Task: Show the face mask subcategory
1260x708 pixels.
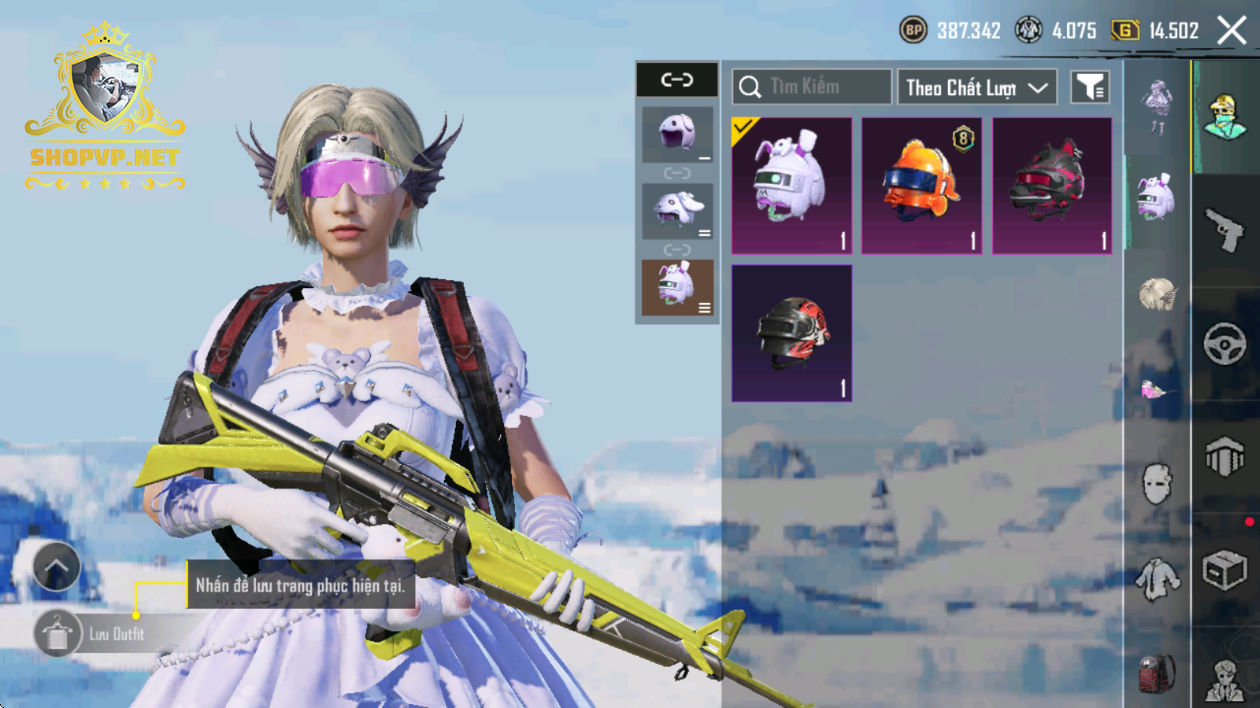Action: 1157,484
